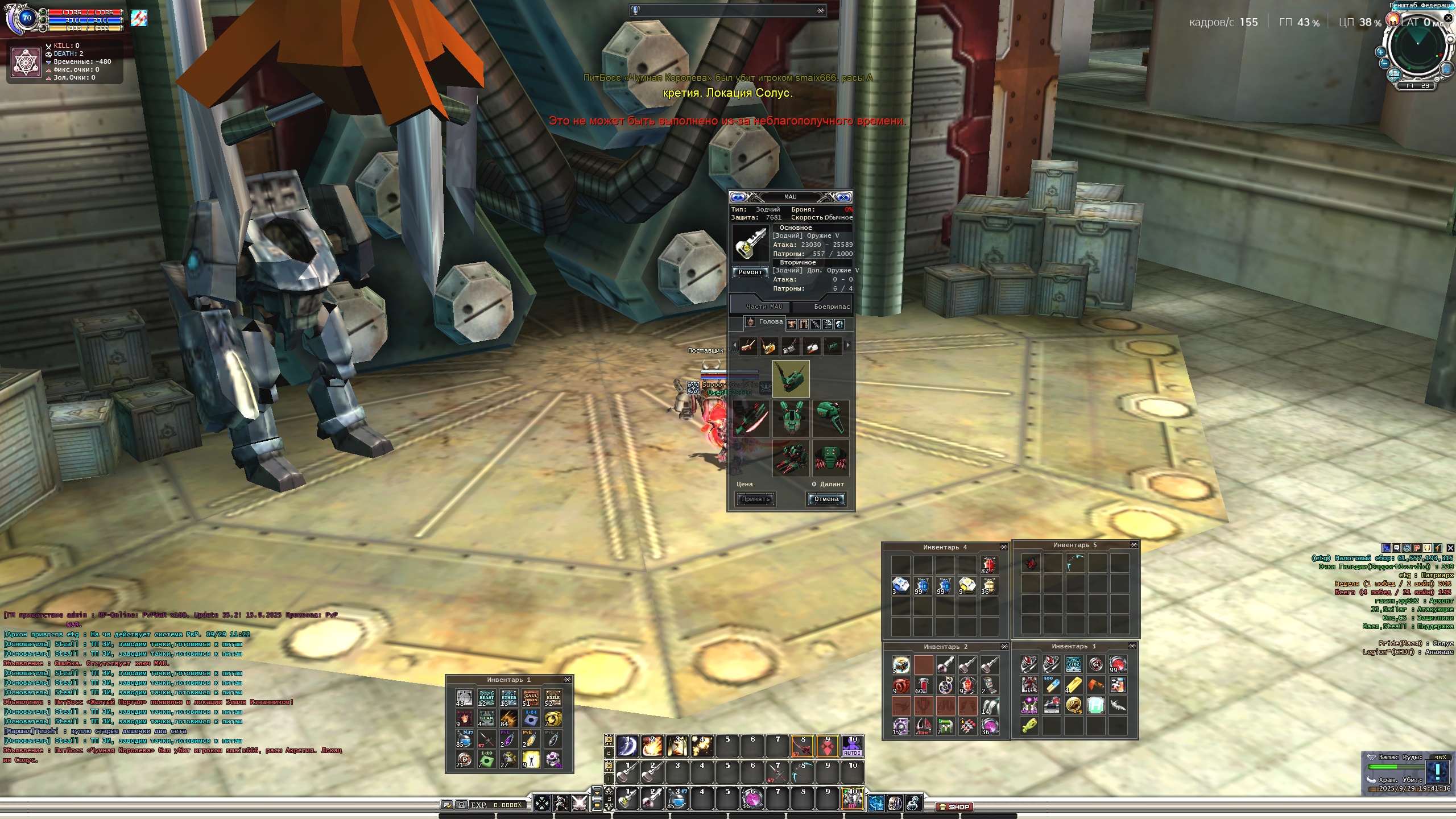Close the Инвентарь 5 window
This screenshot has width=1456, height=819.
(1134, 545)
